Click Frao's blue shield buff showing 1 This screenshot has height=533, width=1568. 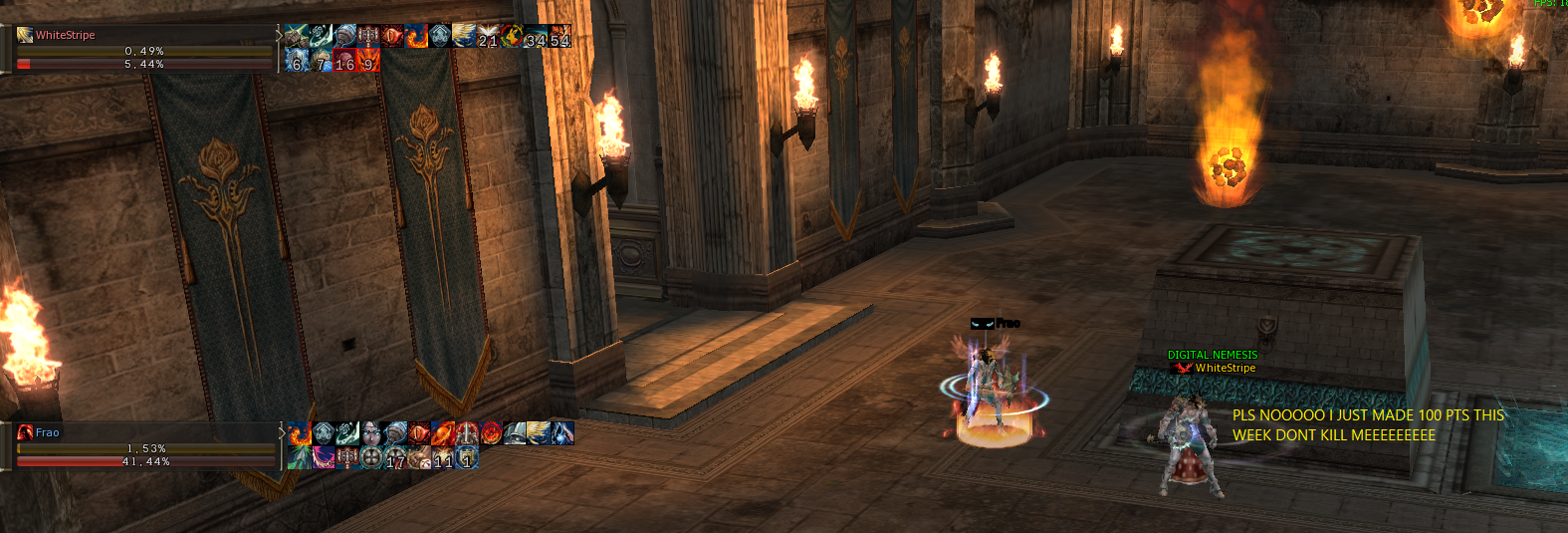tap(467, 457)
